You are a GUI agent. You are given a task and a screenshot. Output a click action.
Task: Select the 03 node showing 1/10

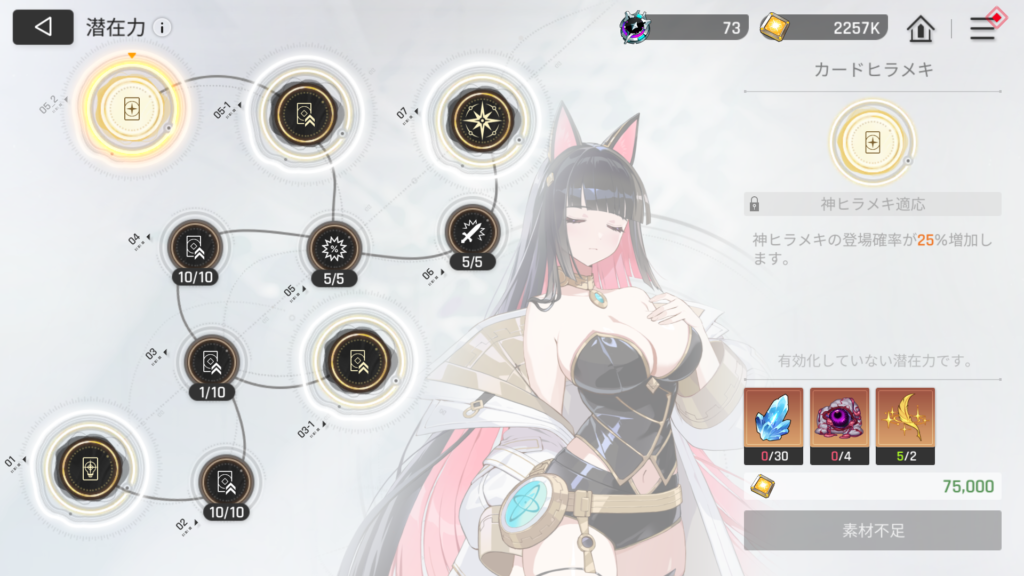(212, 360)
